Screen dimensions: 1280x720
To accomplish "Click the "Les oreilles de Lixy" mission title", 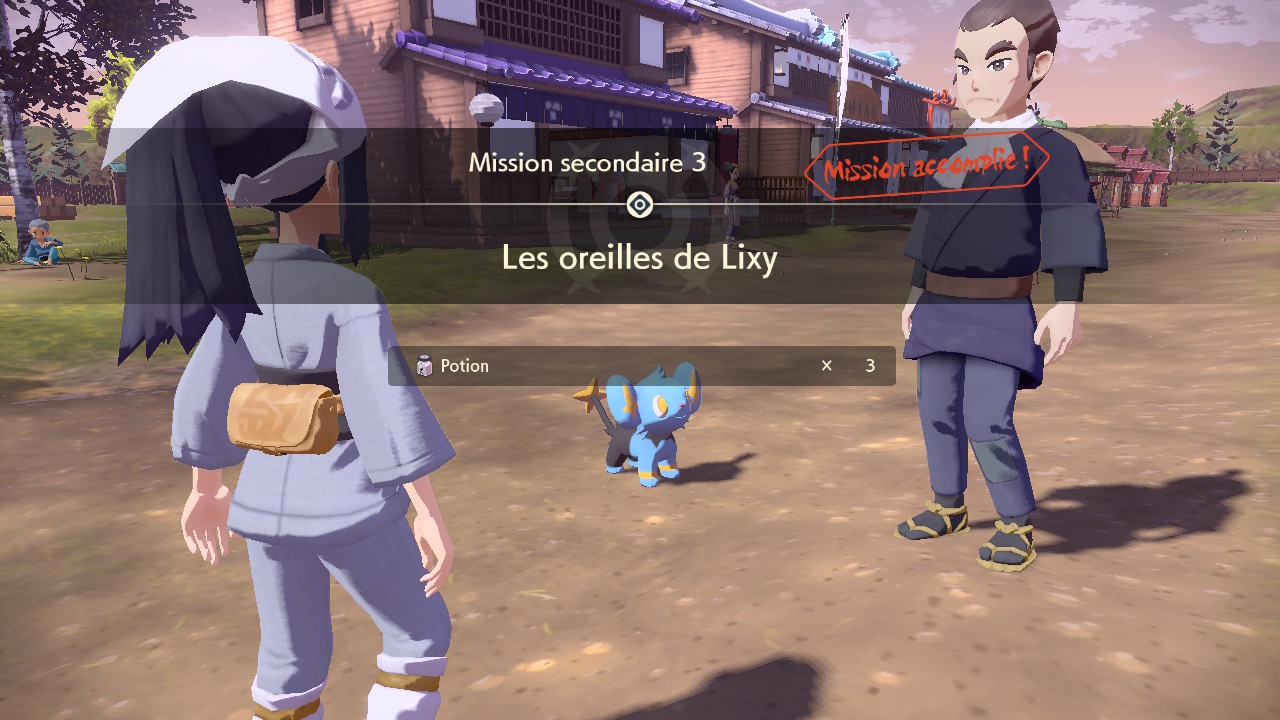I will click(x=639, y=259).
